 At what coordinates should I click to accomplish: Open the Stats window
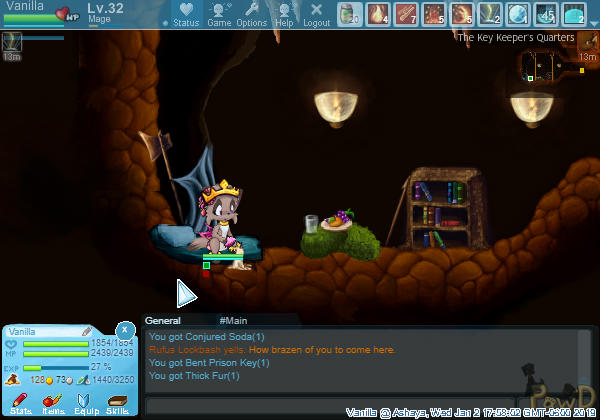click(21, 403)
